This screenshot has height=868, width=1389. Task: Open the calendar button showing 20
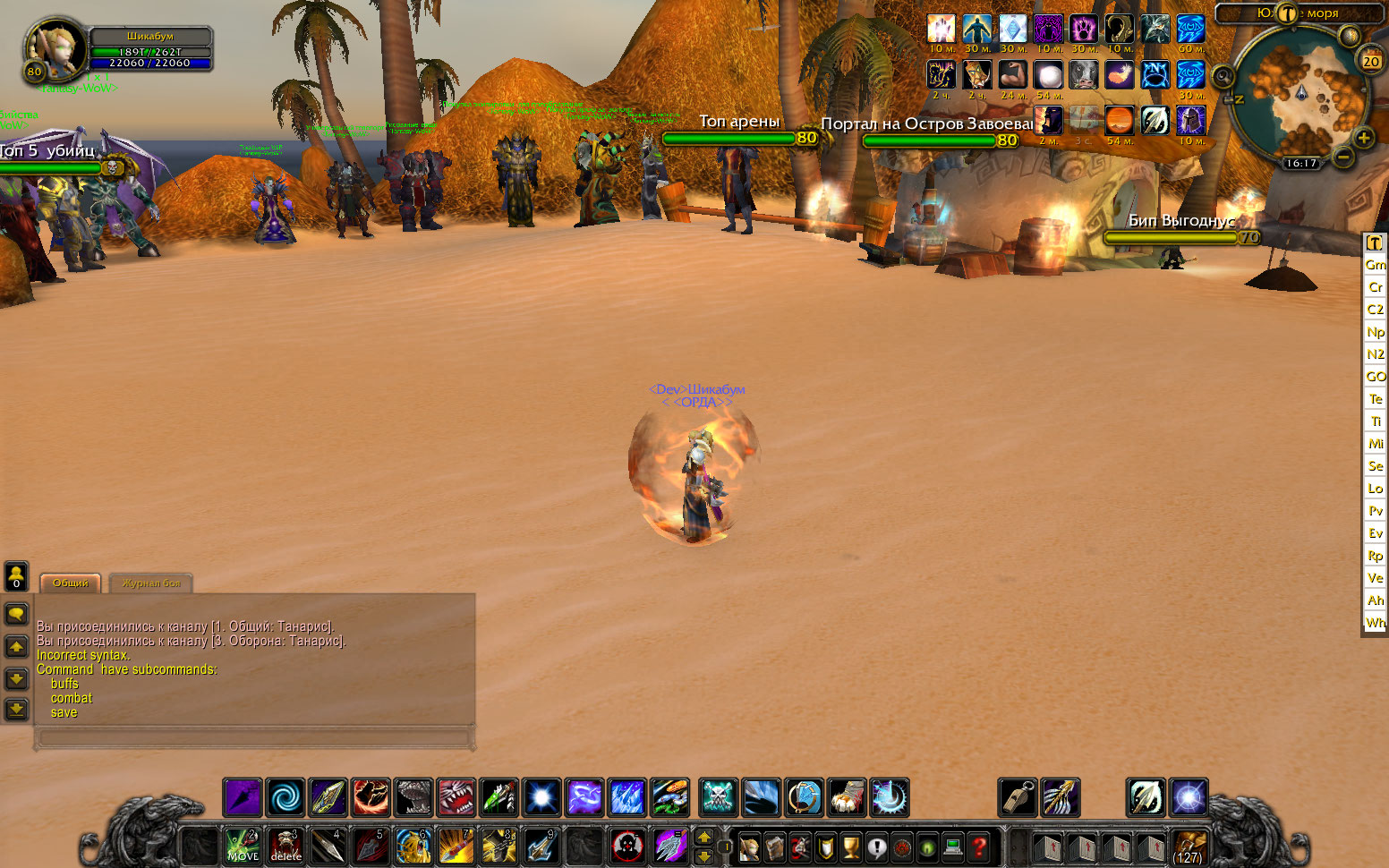[1370, 61]
